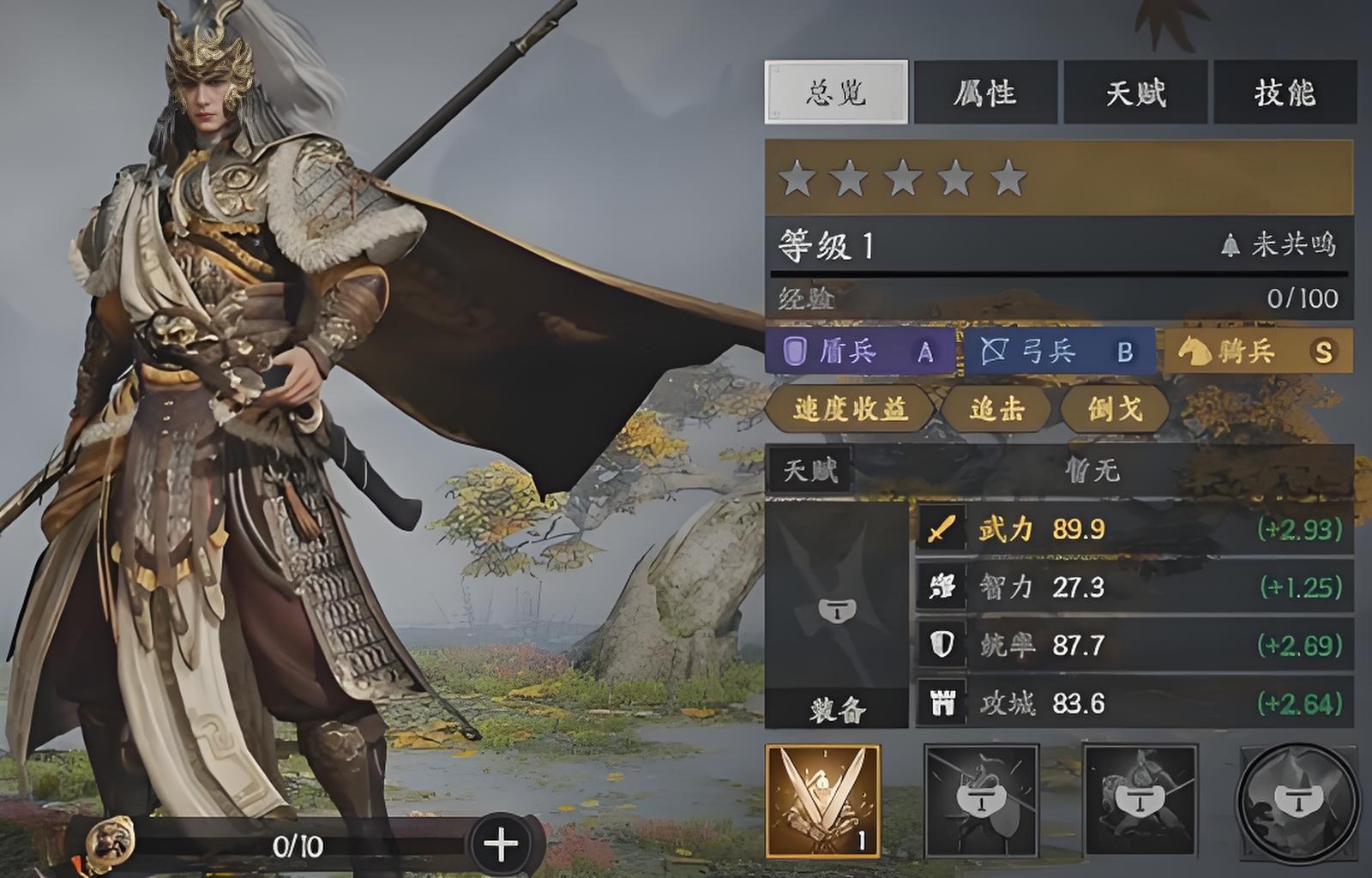The width and height of the screenshot is (1372, 878).
Task: Show the 技能 skills tab
Action: (x=1284, y=93)
